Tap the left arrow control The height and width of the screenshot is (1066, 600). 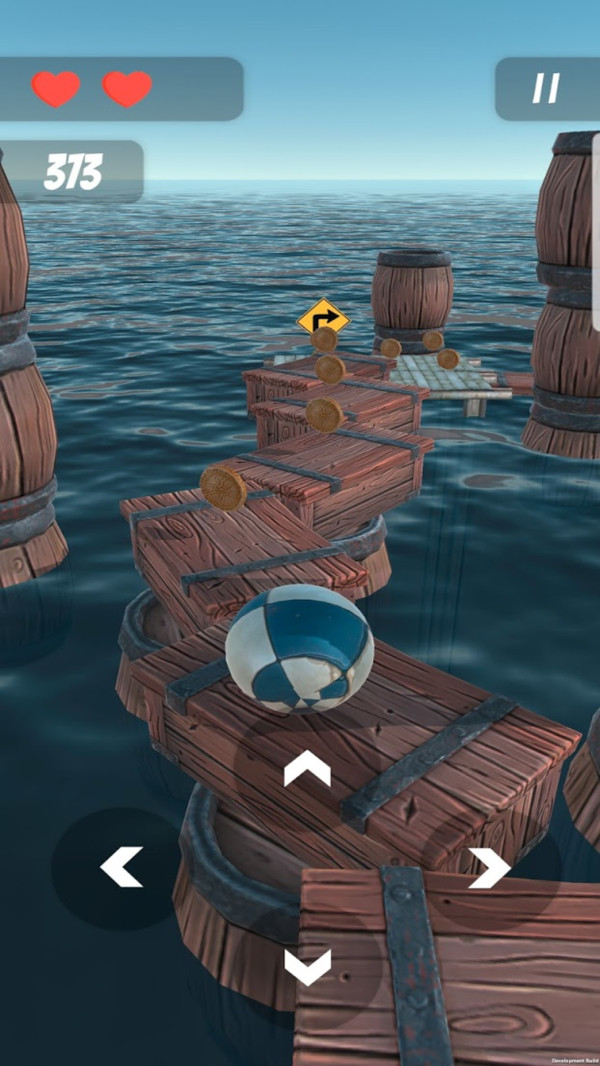122,867
